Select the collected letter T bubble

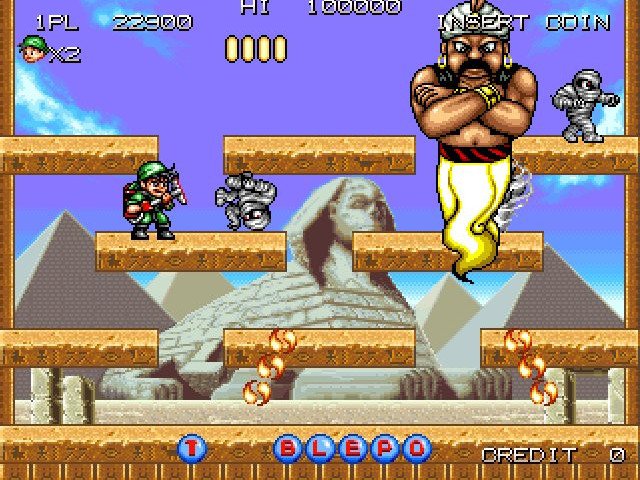click(x=192, y=449)
